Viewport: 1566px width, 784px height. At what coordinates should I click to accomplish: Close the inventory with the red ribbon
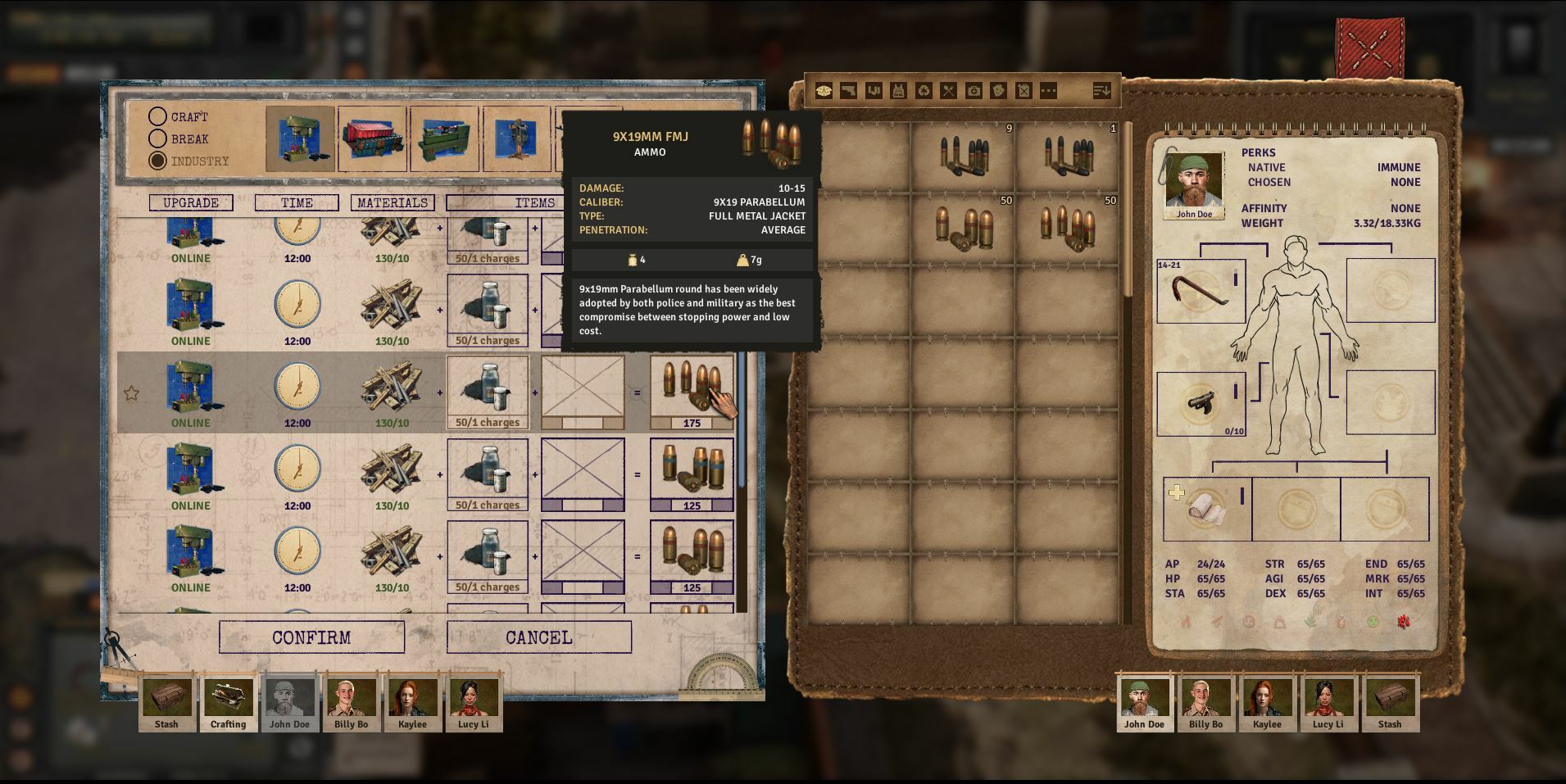(x=1369, y=47)
